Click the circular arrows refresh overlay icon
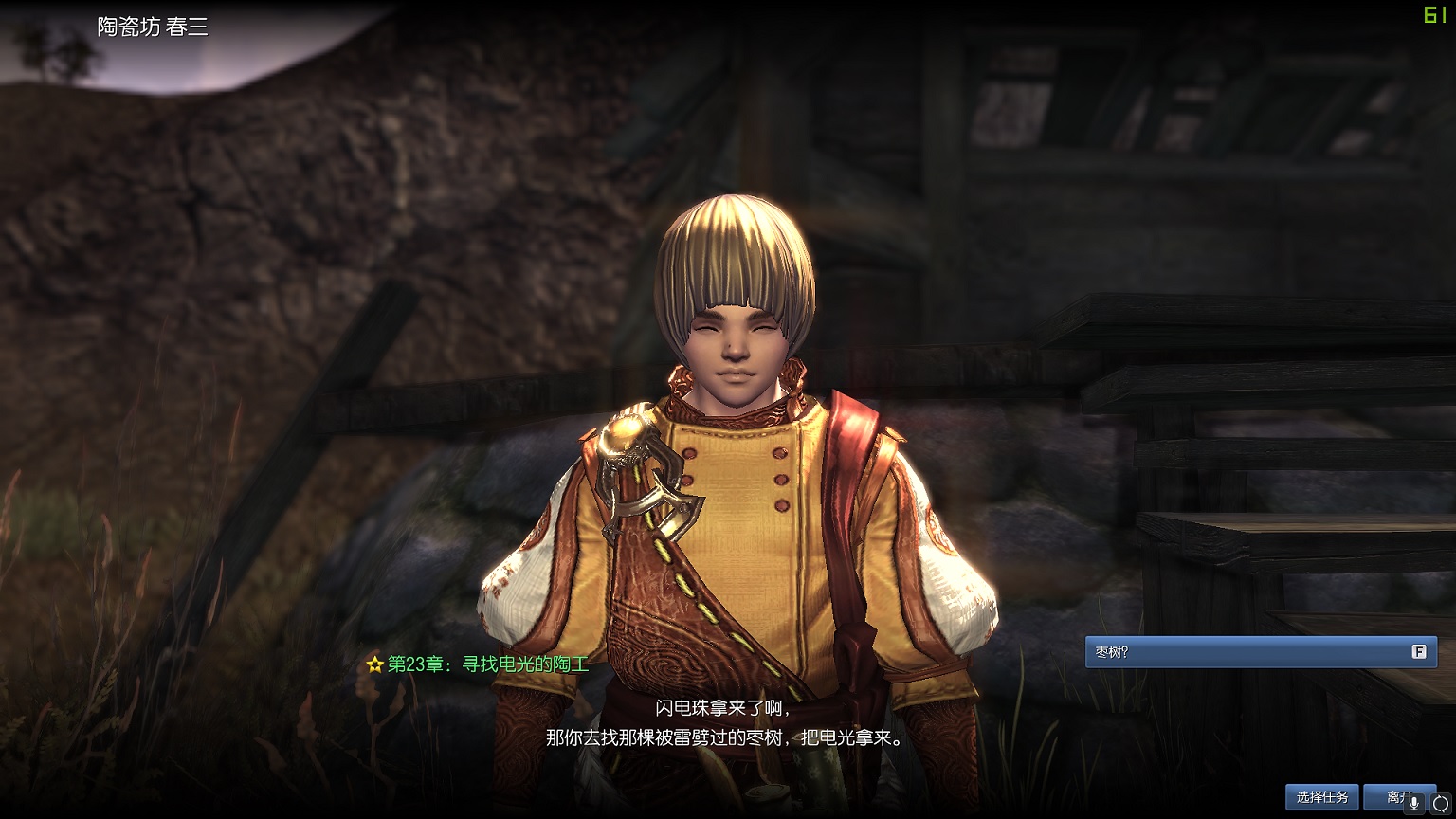Screen dimensions: 1456x819 (x=1440, y=804)
